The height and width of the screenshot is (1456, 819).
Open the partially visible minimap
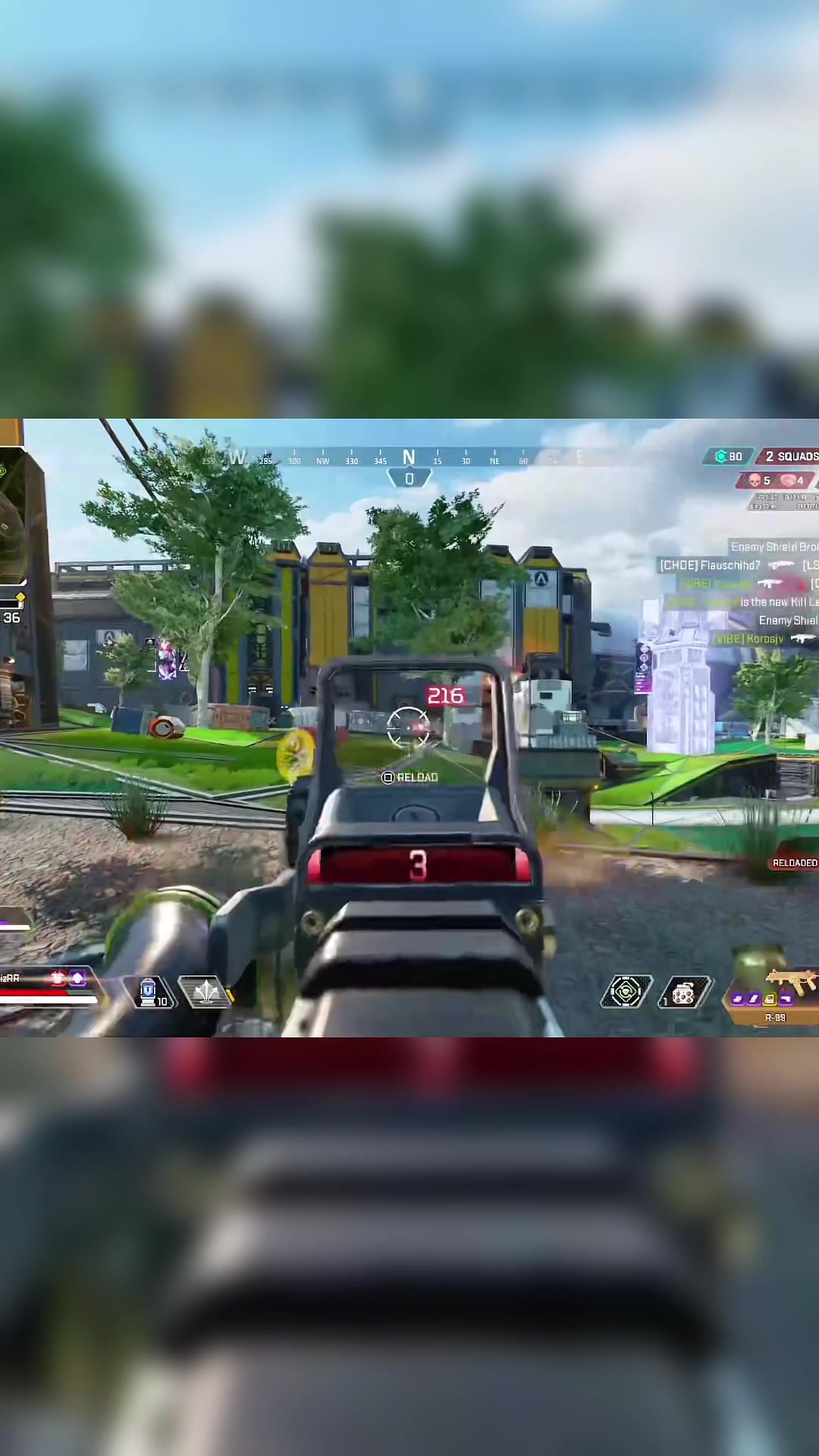click(14, 516)
